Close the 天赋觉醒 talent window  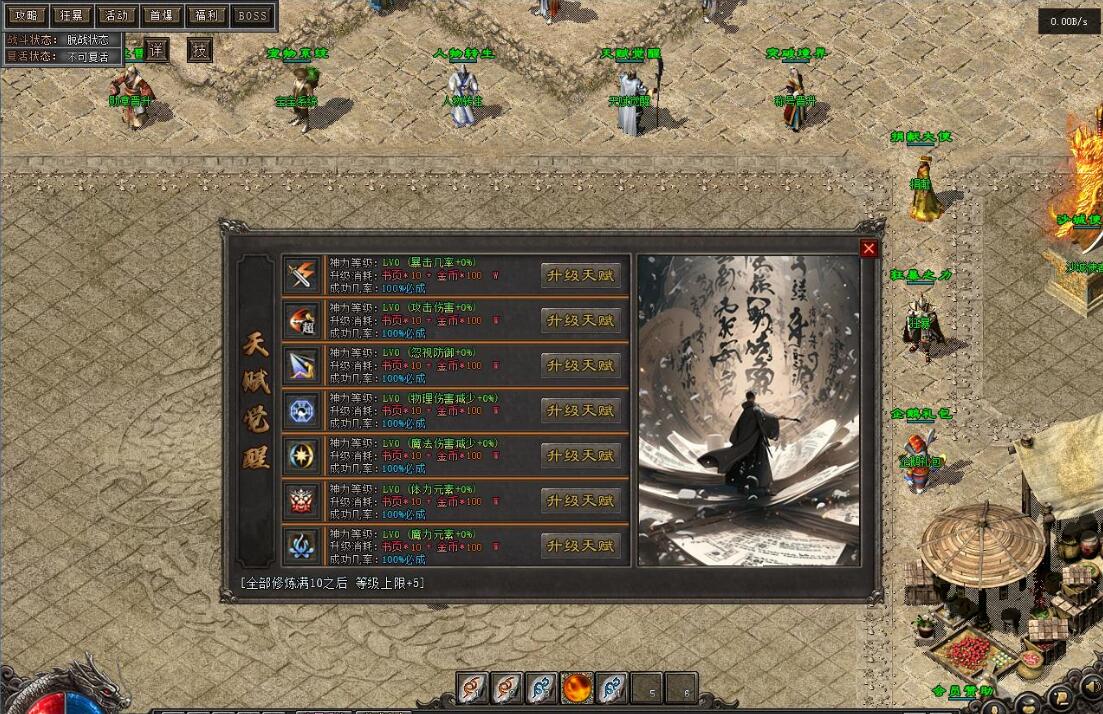[x=868, y=249]
